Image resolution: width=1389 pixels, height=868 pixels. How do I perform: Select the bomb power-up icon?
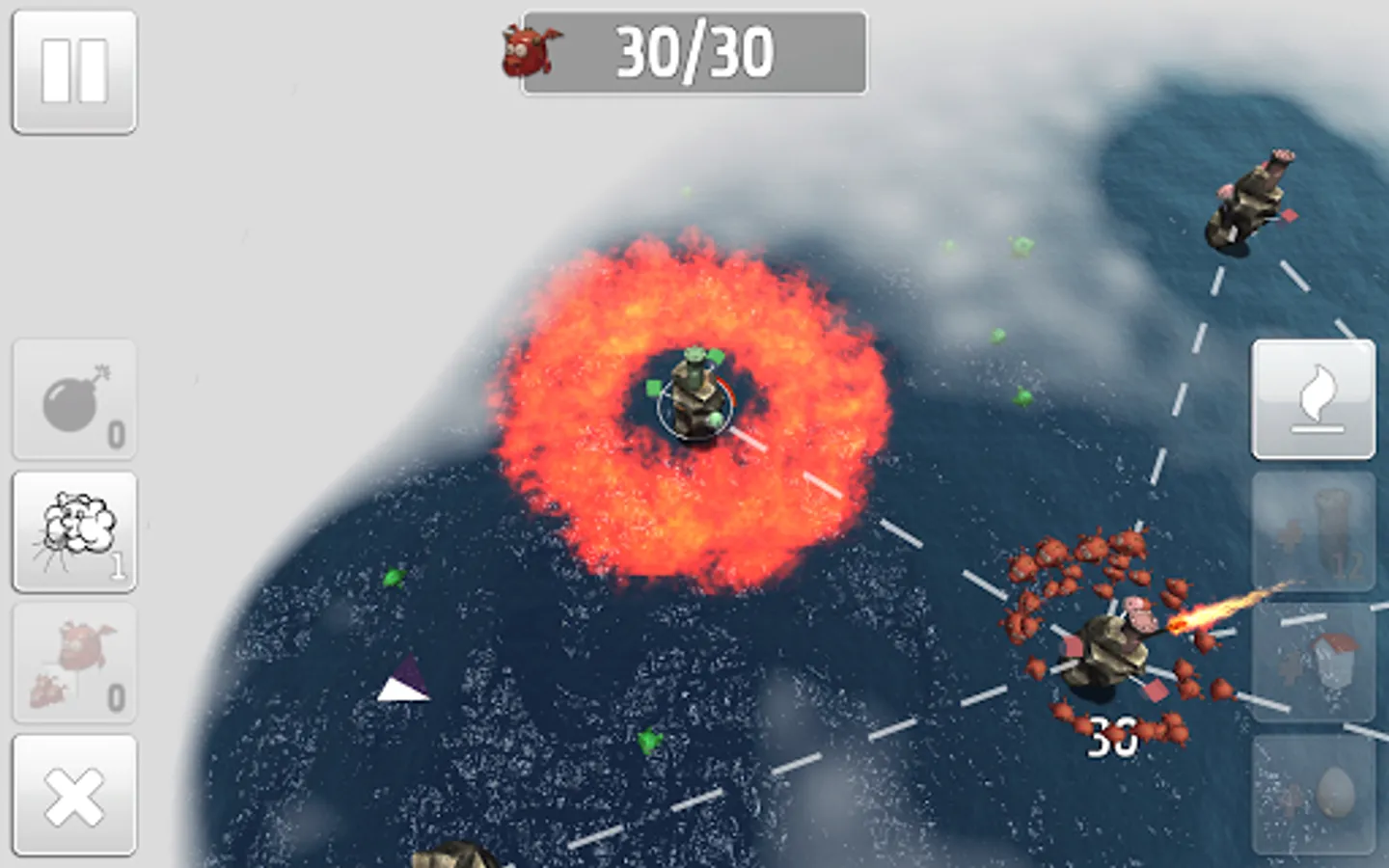coord(73,400)
